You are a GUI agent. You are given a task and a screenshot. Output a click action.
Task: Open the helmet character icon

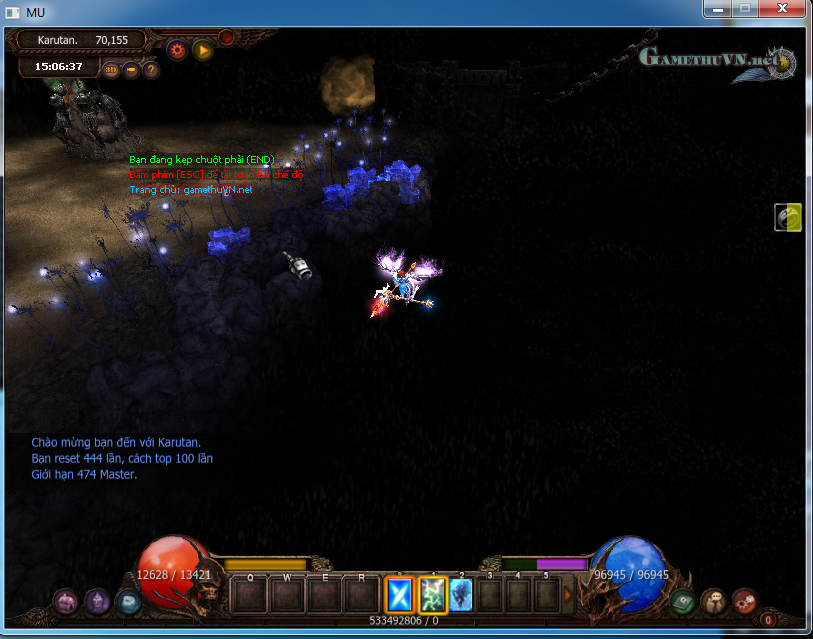click(x=97, y=601)
